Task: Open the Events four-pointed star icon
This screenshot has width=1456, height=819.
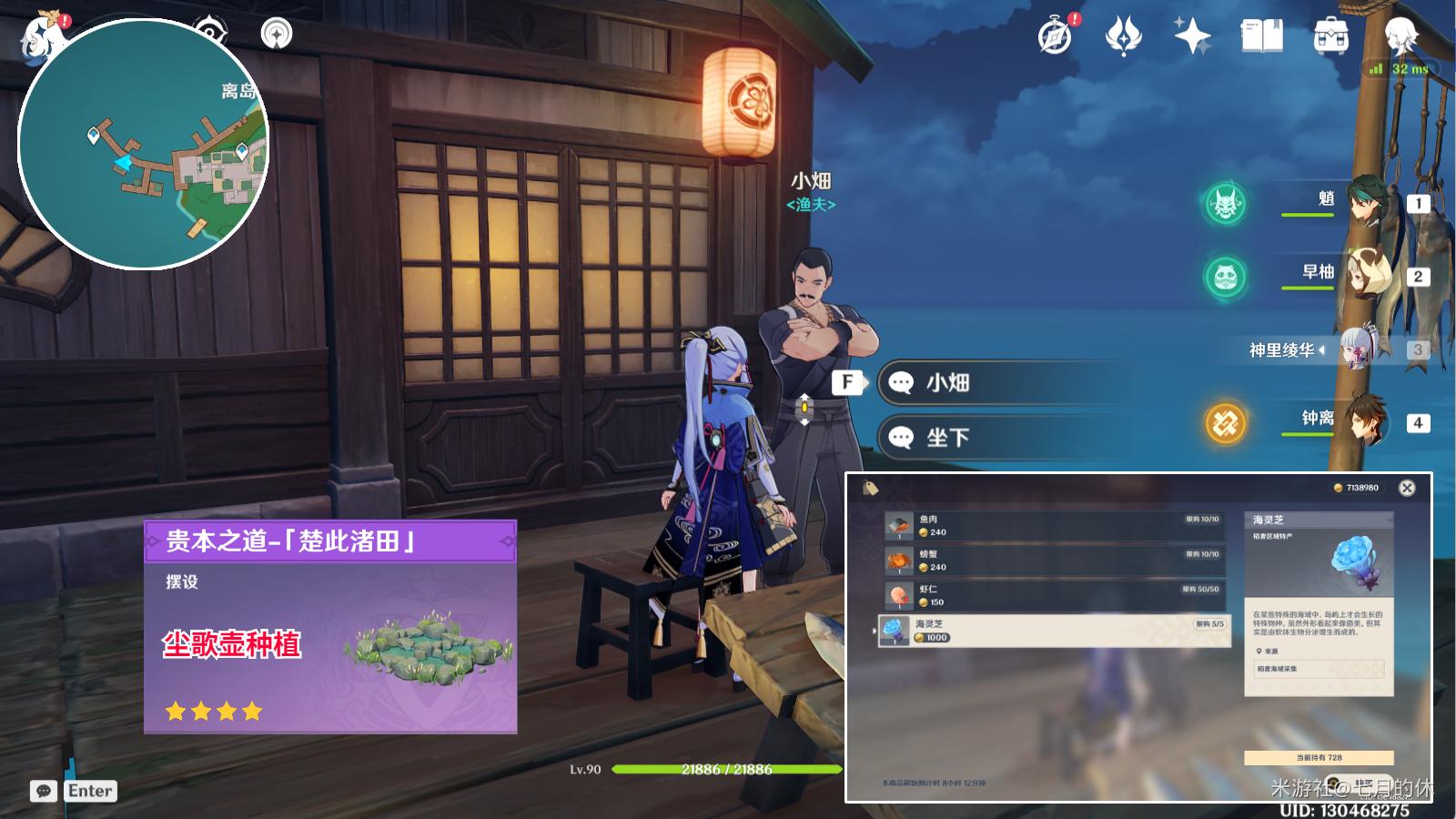Action: pos(1192,36)
